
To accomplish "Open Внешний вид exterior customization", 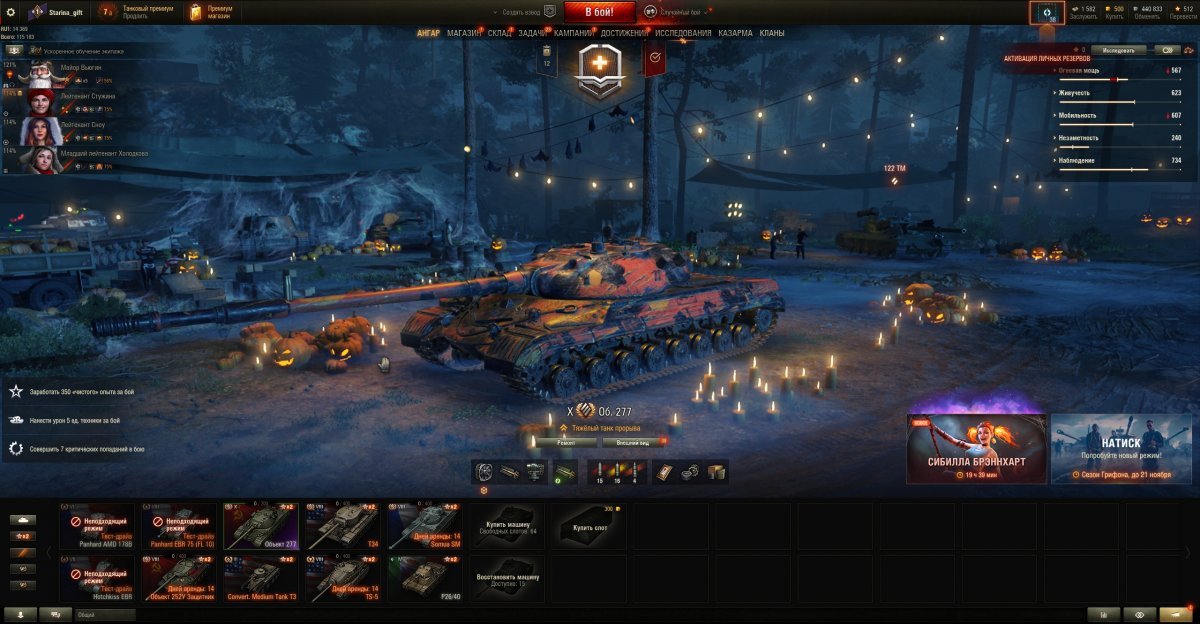I will pyautogui.click(x=634, y=441).
